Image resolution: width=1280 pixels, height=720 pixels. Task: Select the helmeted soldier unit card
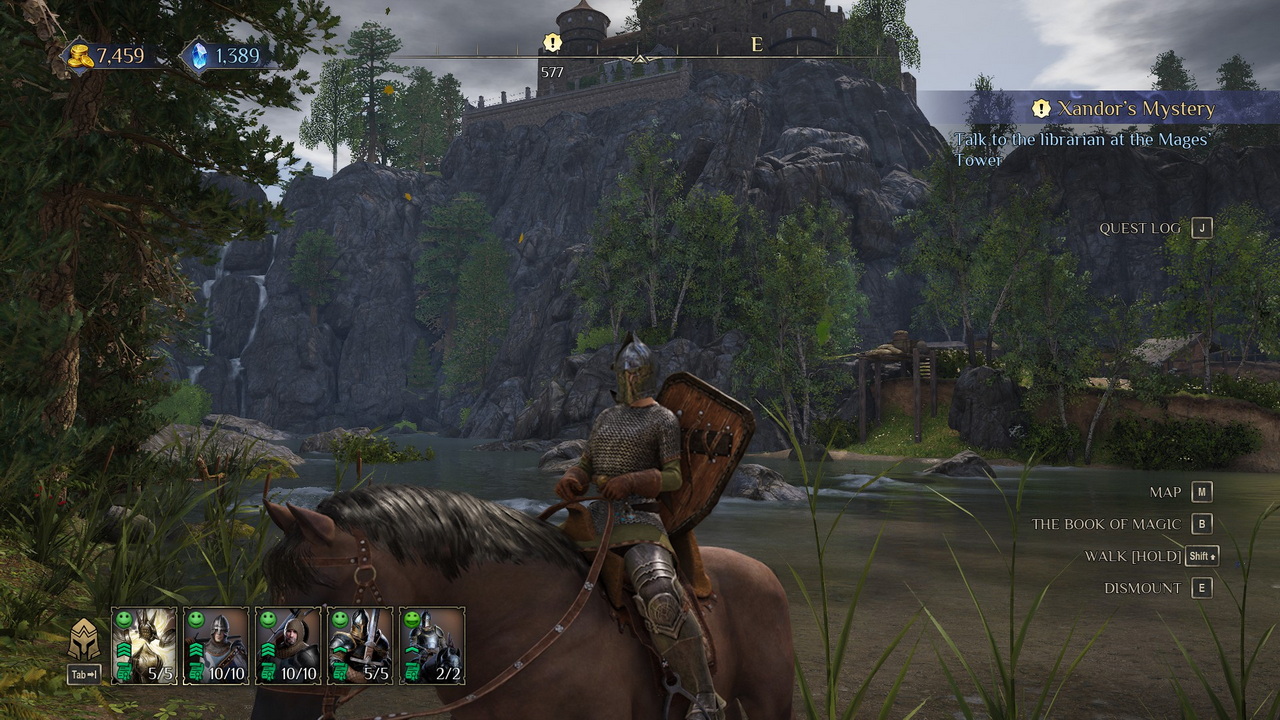[x=216, y=645]
